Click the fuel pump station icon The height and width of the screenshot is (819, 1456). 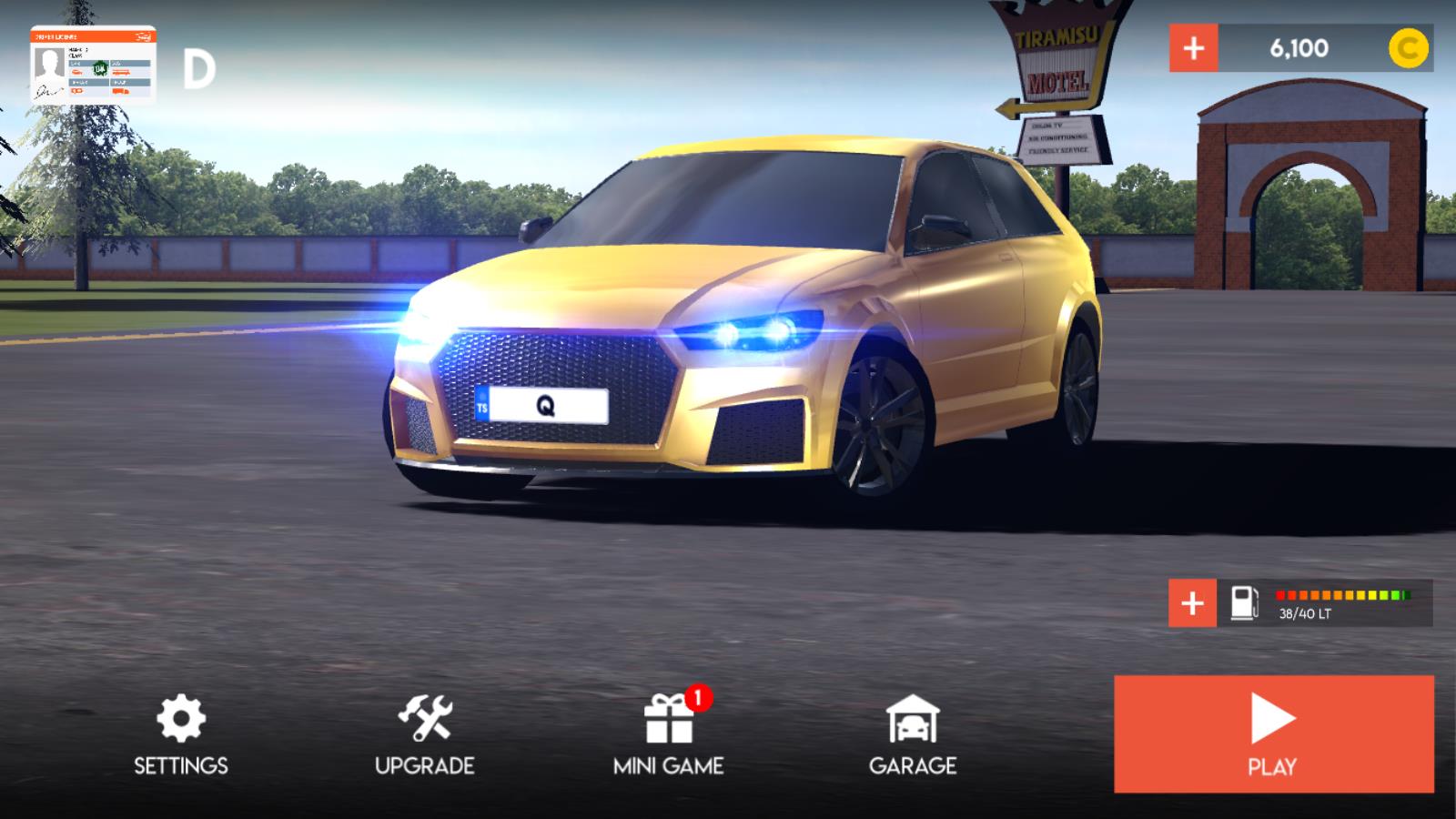tap(1246, 602)
